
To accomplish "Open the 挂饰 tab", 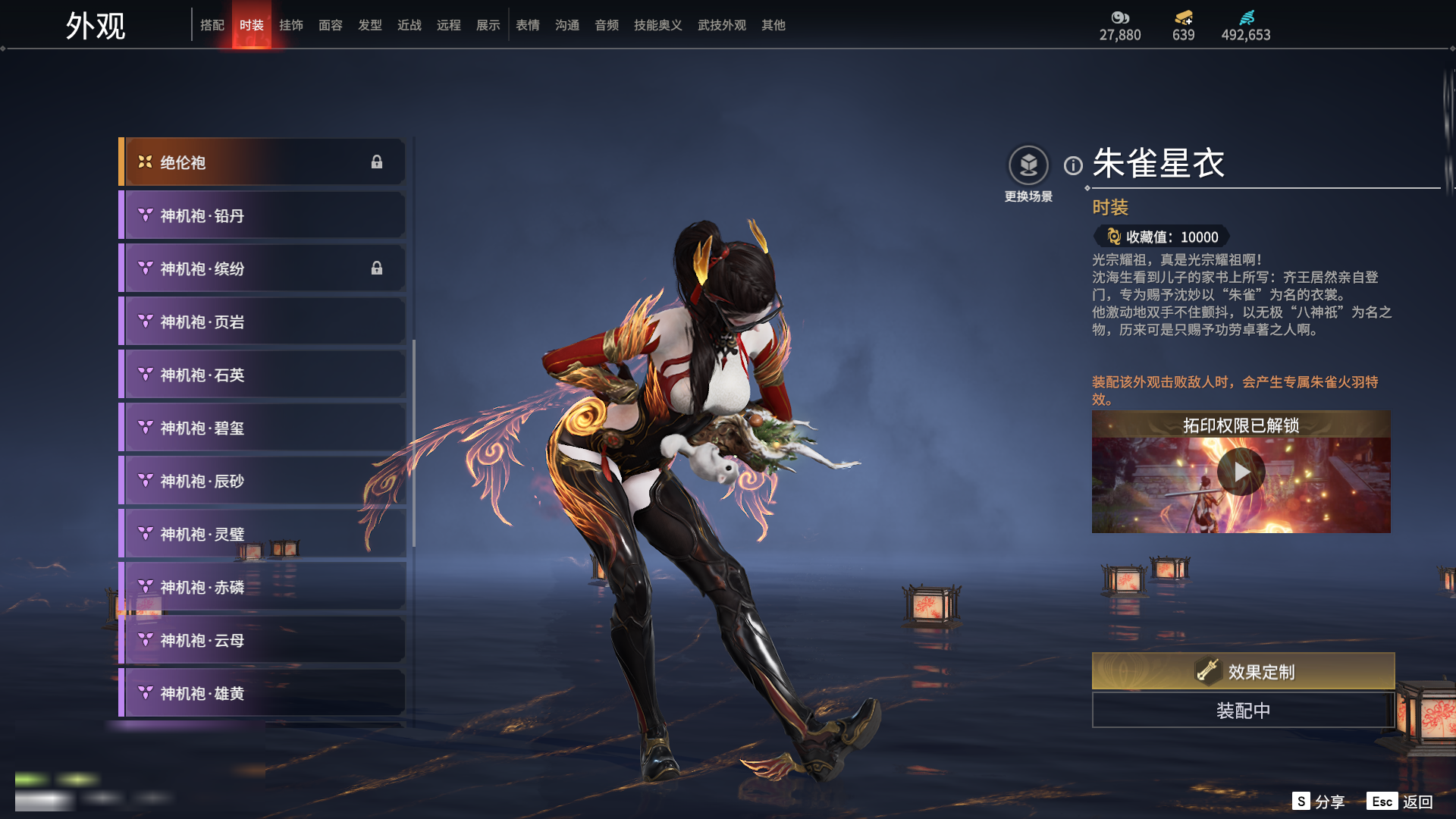I will pyautogui.click(x=291, y=25).
